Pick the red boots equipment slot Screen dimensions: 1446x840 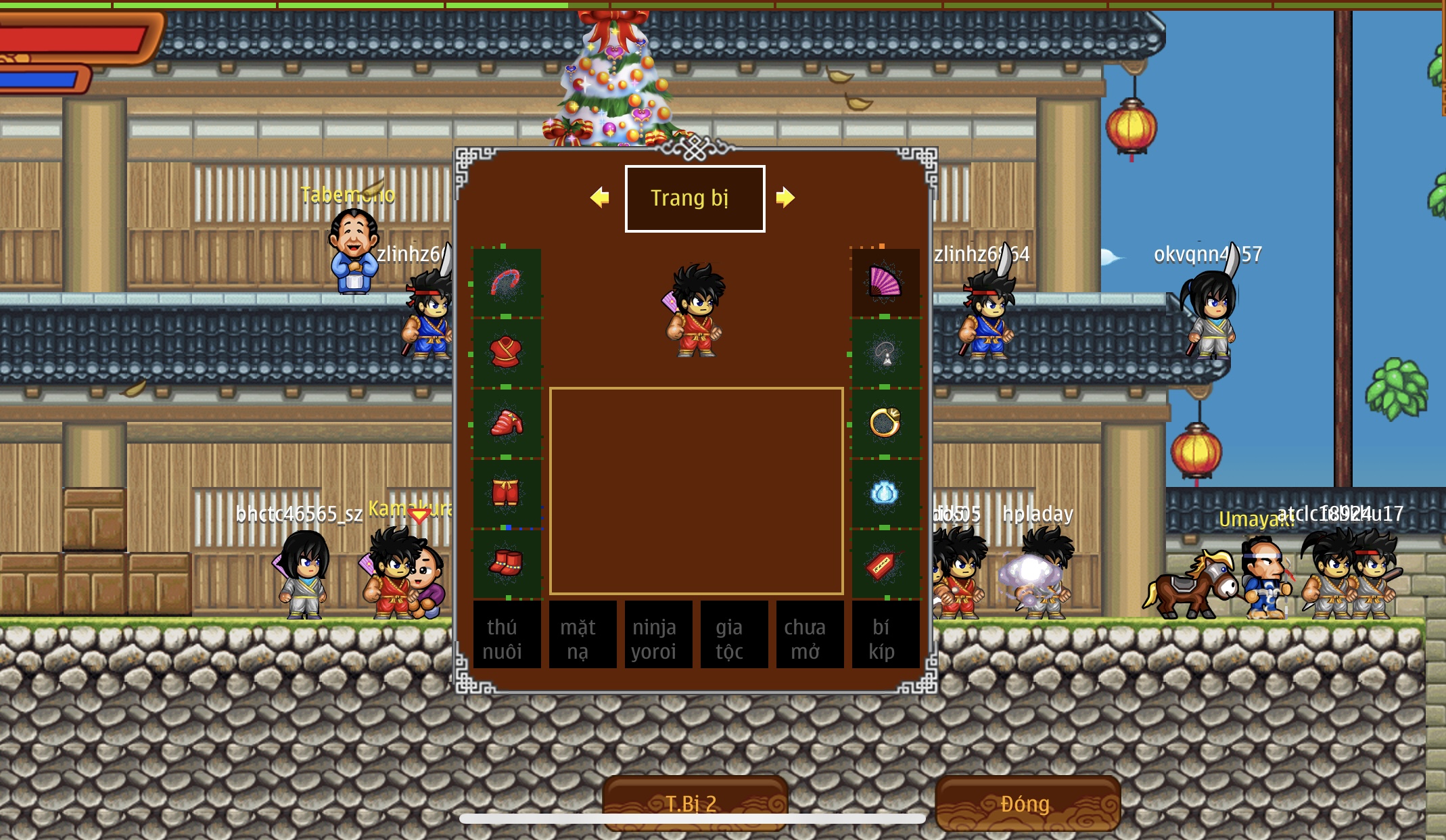tap(506, 563)
